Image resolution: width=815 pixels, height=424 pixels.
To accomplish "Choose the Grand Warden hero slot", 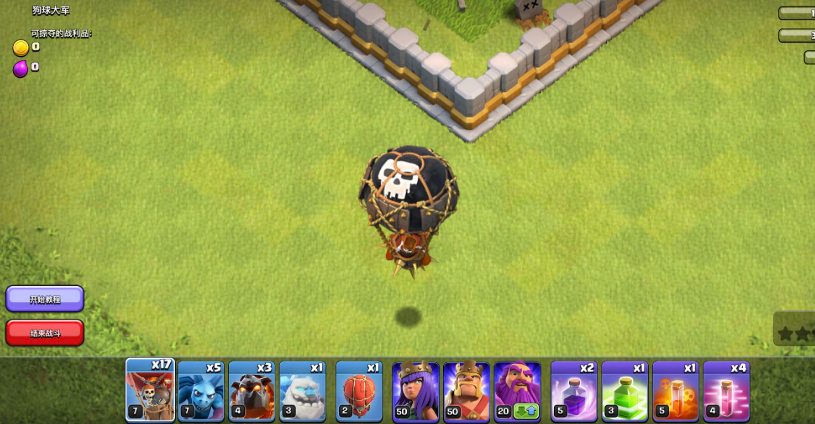I will point(517,390).
